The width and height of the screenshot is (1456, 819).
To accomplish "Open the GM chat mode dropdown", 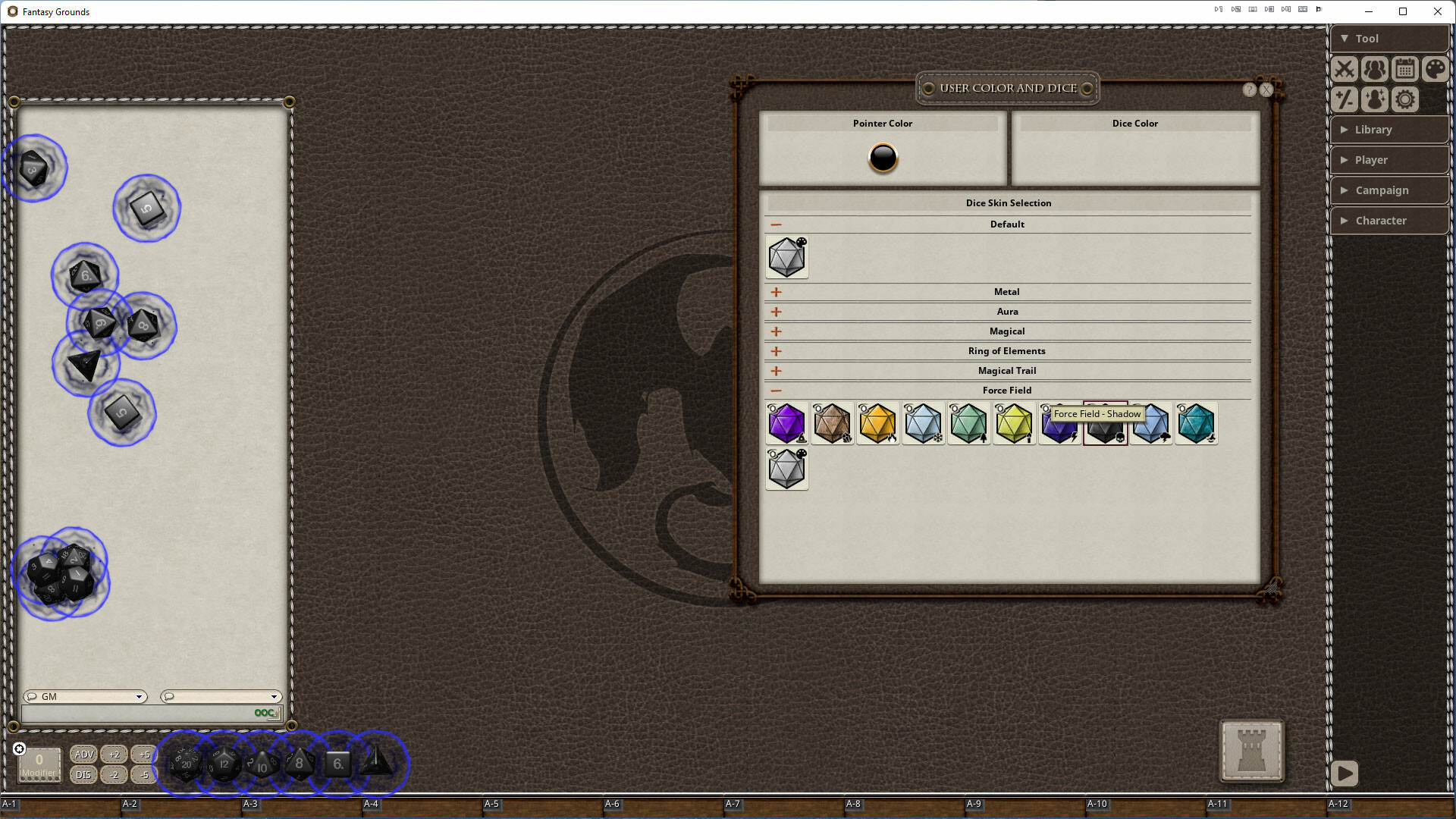I will coord(139,696).
